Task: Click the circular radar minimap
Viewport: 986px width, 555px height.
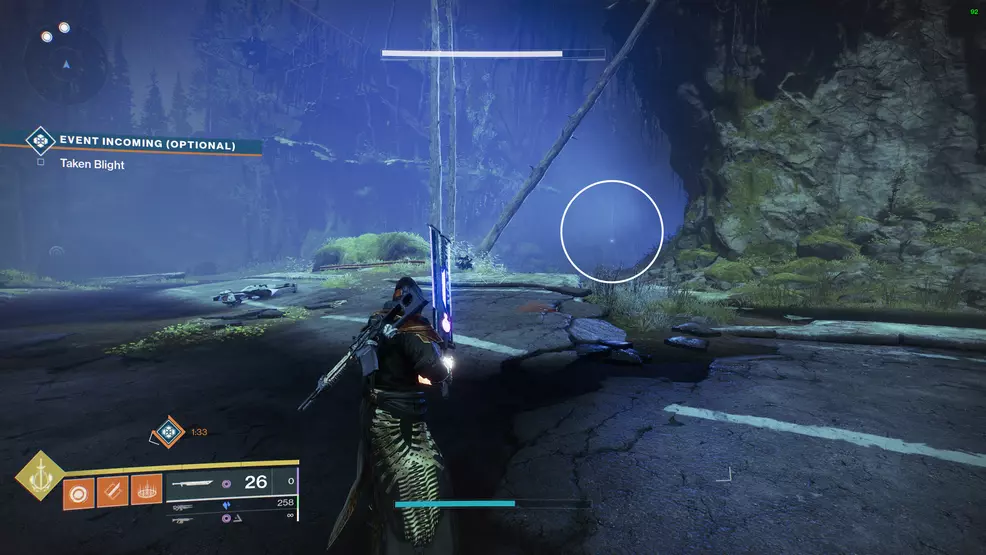Action: click(65, 63)
